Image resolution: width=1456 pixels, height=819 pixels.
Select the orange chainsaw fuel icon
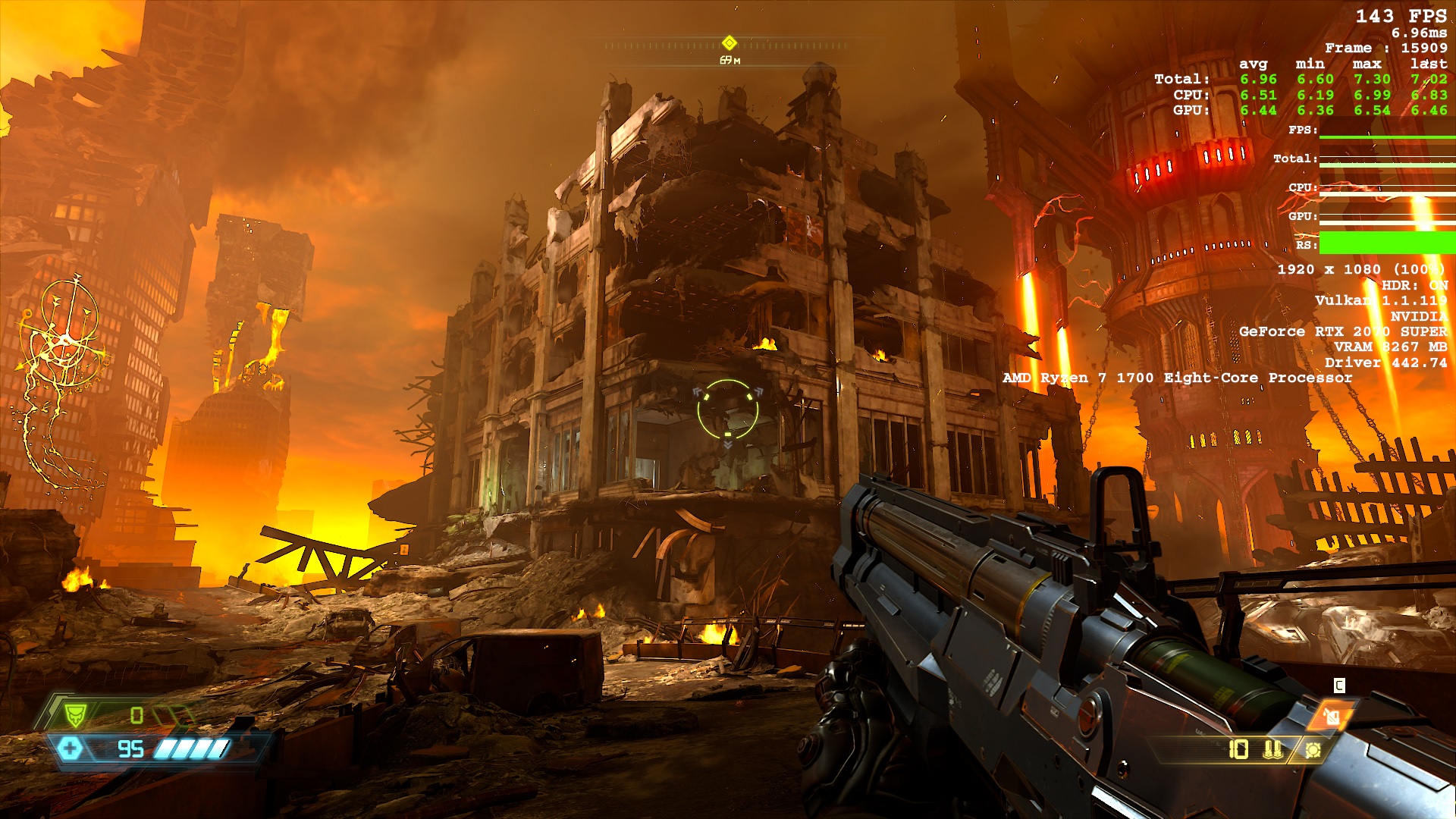pos(1332,715)
